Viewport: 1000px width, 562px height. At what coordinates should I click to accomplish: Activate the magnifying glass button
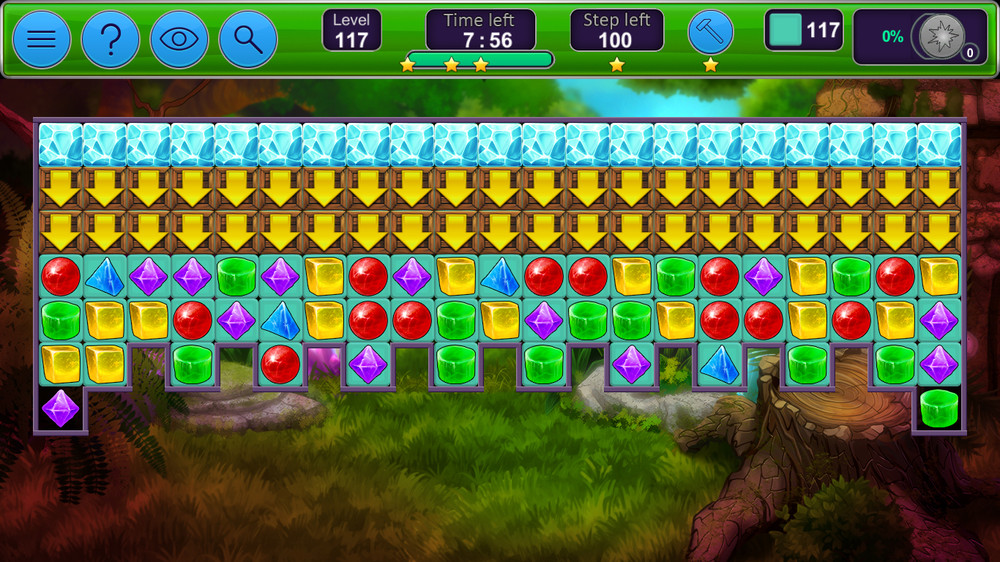tap(247, 39)
